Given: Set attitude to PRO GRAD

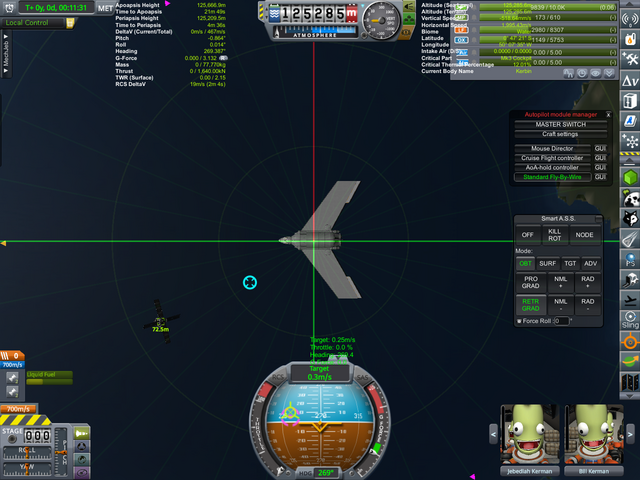Looking at the screenshot, I should coord(531,283).
